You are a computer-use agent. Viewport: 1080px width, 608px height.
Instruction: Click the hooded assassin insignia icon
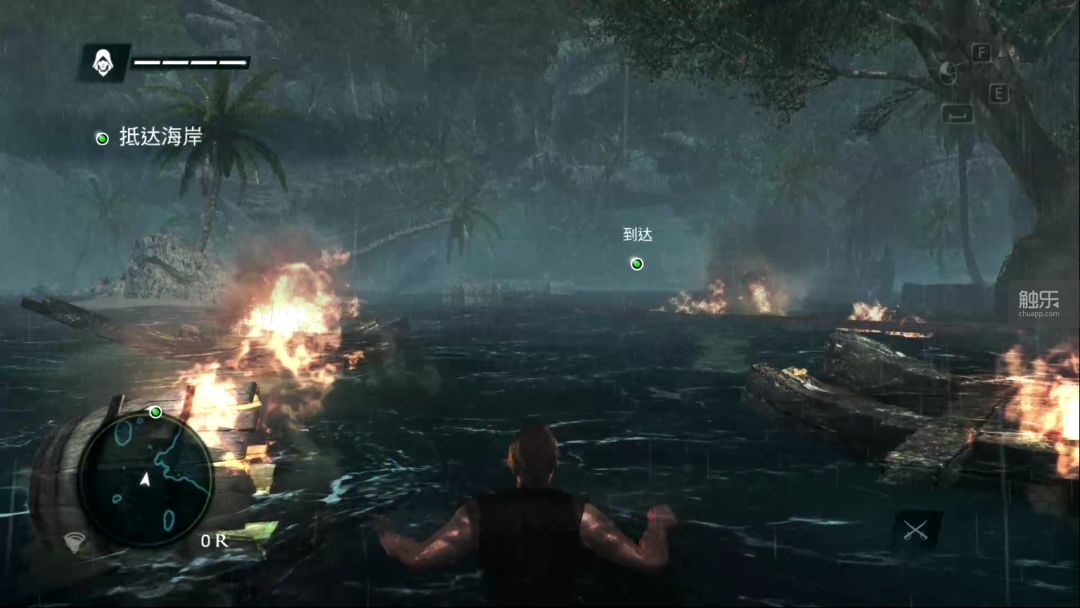(103, 63)
